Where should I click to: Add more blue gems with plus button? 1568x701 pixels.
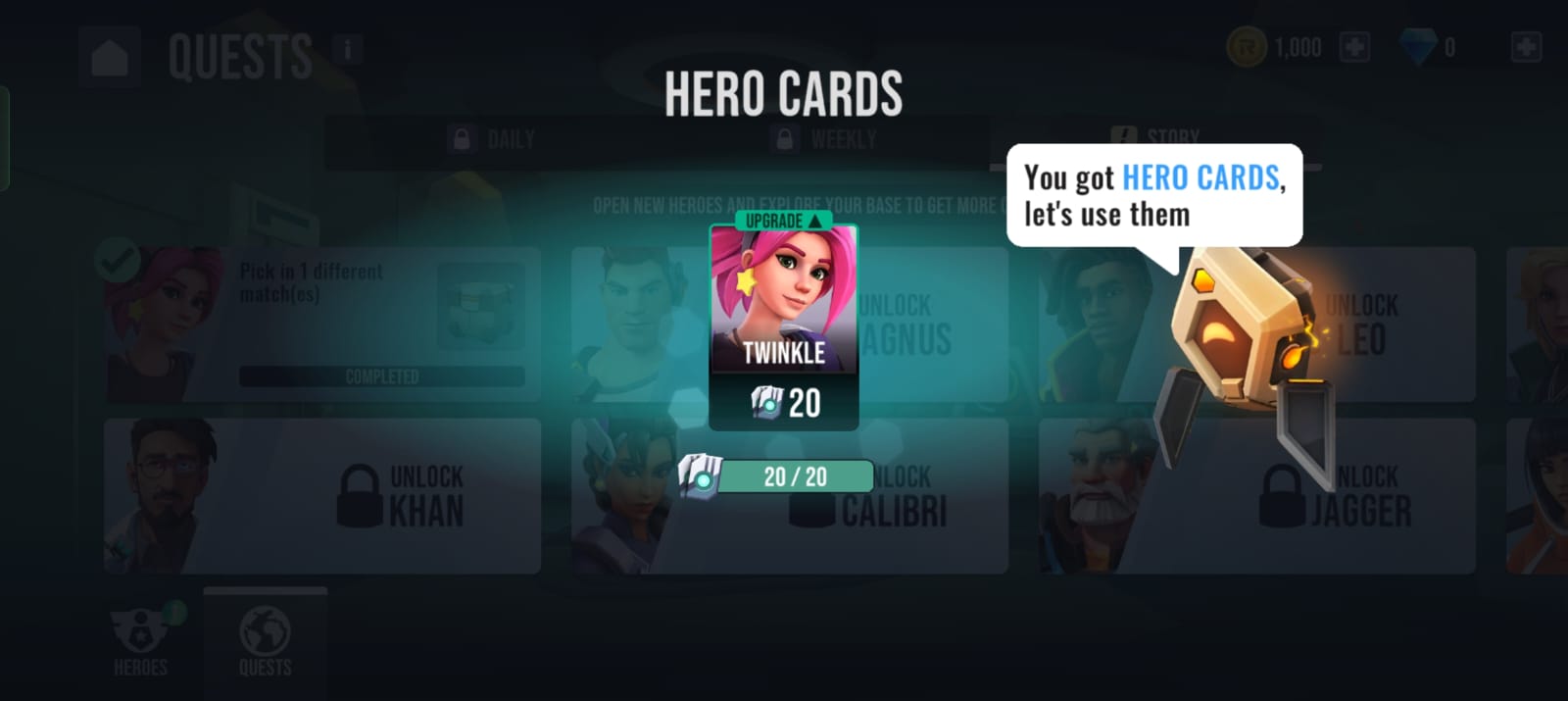(x=1526, y=47)
